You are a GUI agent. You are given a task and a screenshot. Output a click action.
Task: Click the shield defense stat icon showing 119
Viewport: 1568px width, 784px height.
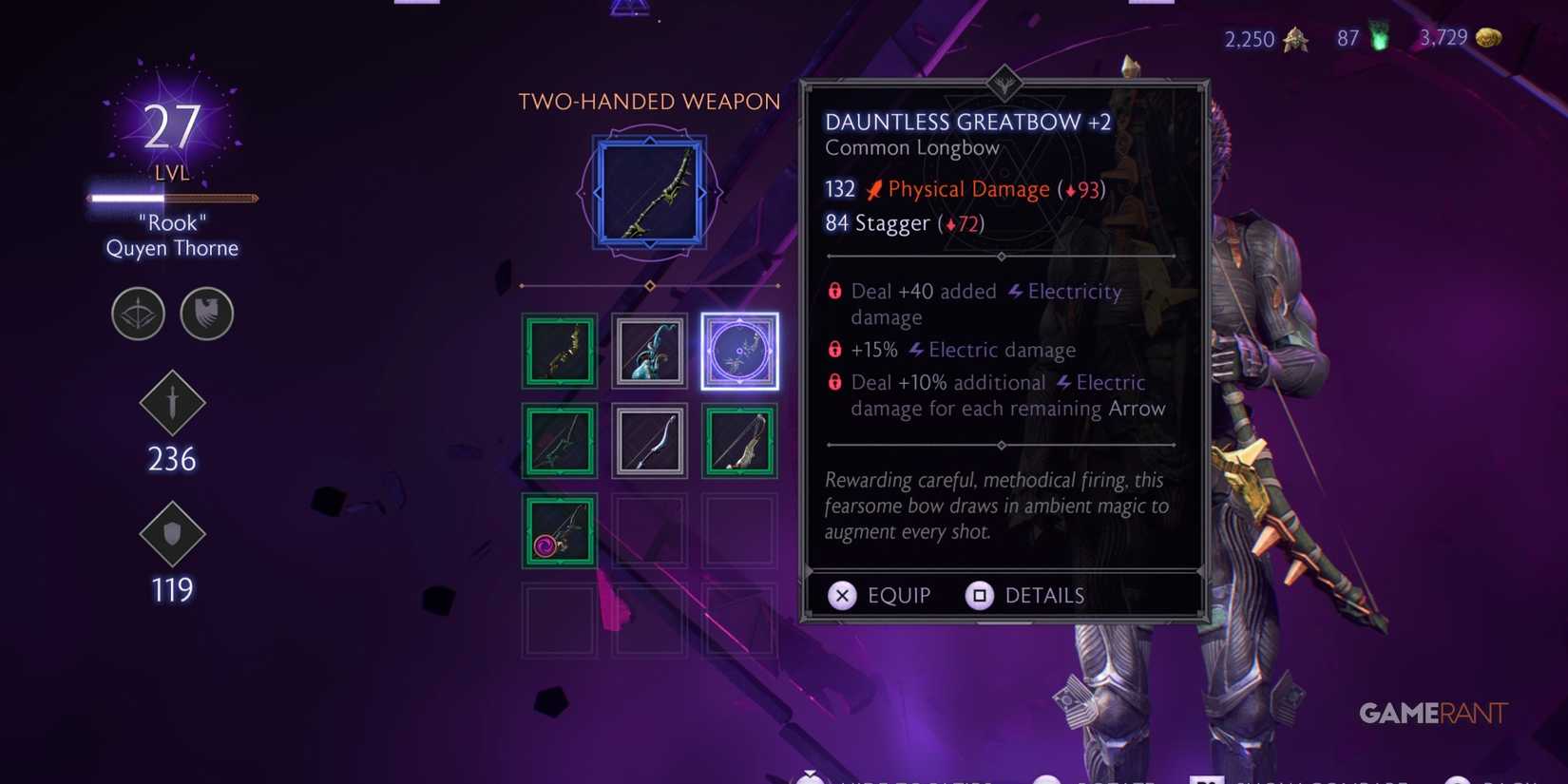click(172, 535)
